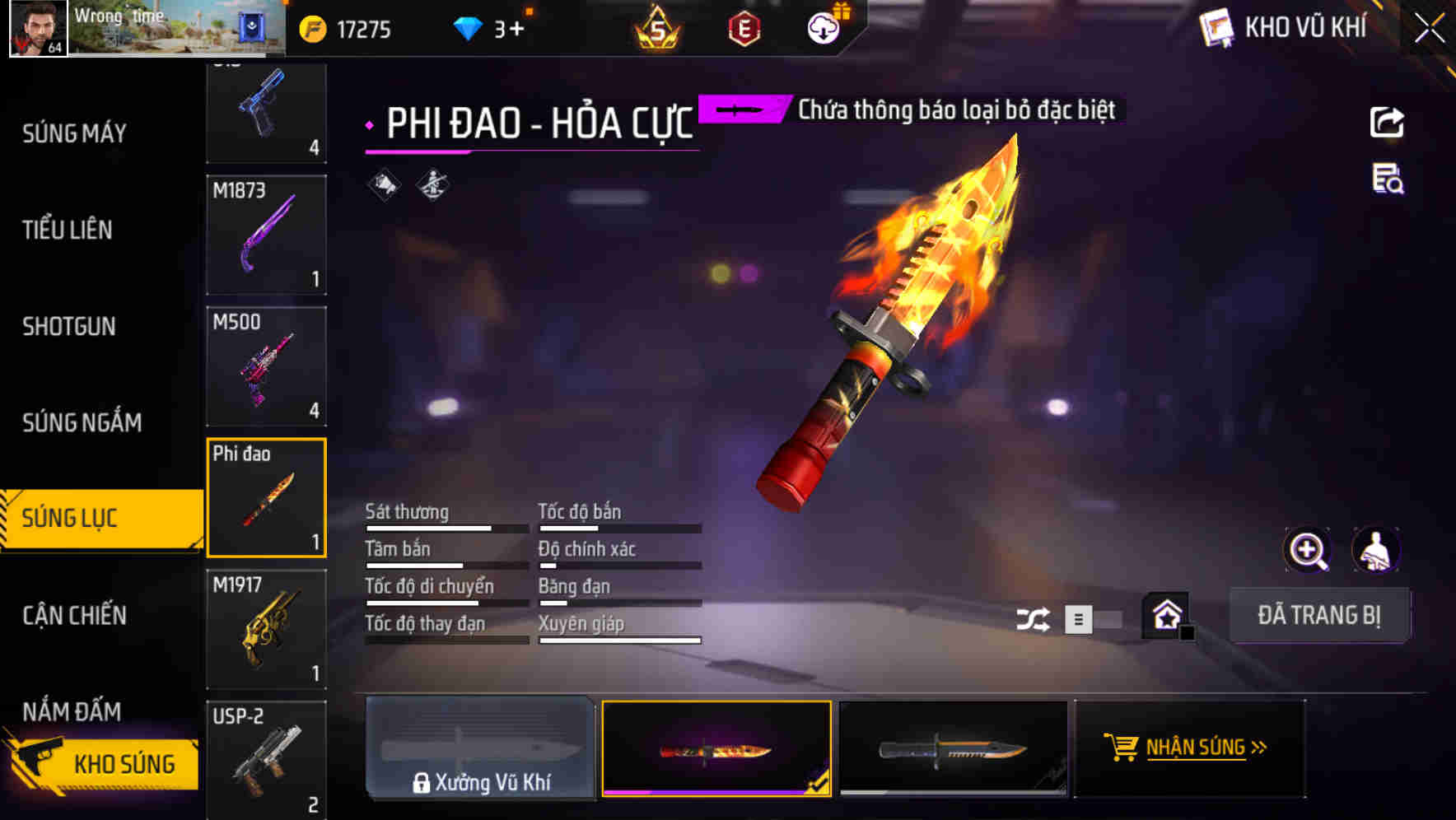Select the Phi đao item in sidebar

tap(266, 496)
